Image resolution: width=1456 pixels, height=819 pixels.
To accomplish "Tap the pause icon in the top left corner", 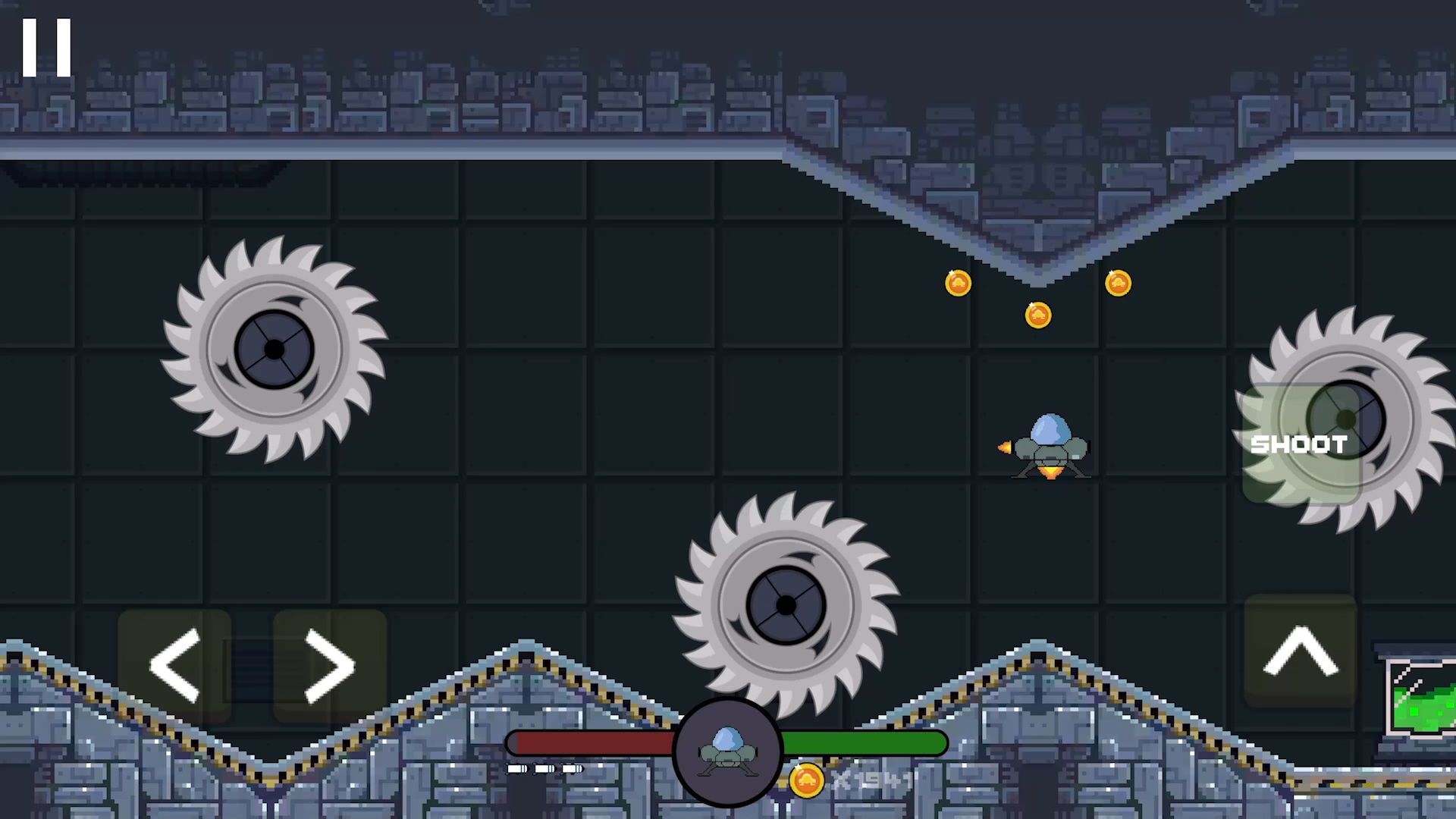I will tap(47, 45).
